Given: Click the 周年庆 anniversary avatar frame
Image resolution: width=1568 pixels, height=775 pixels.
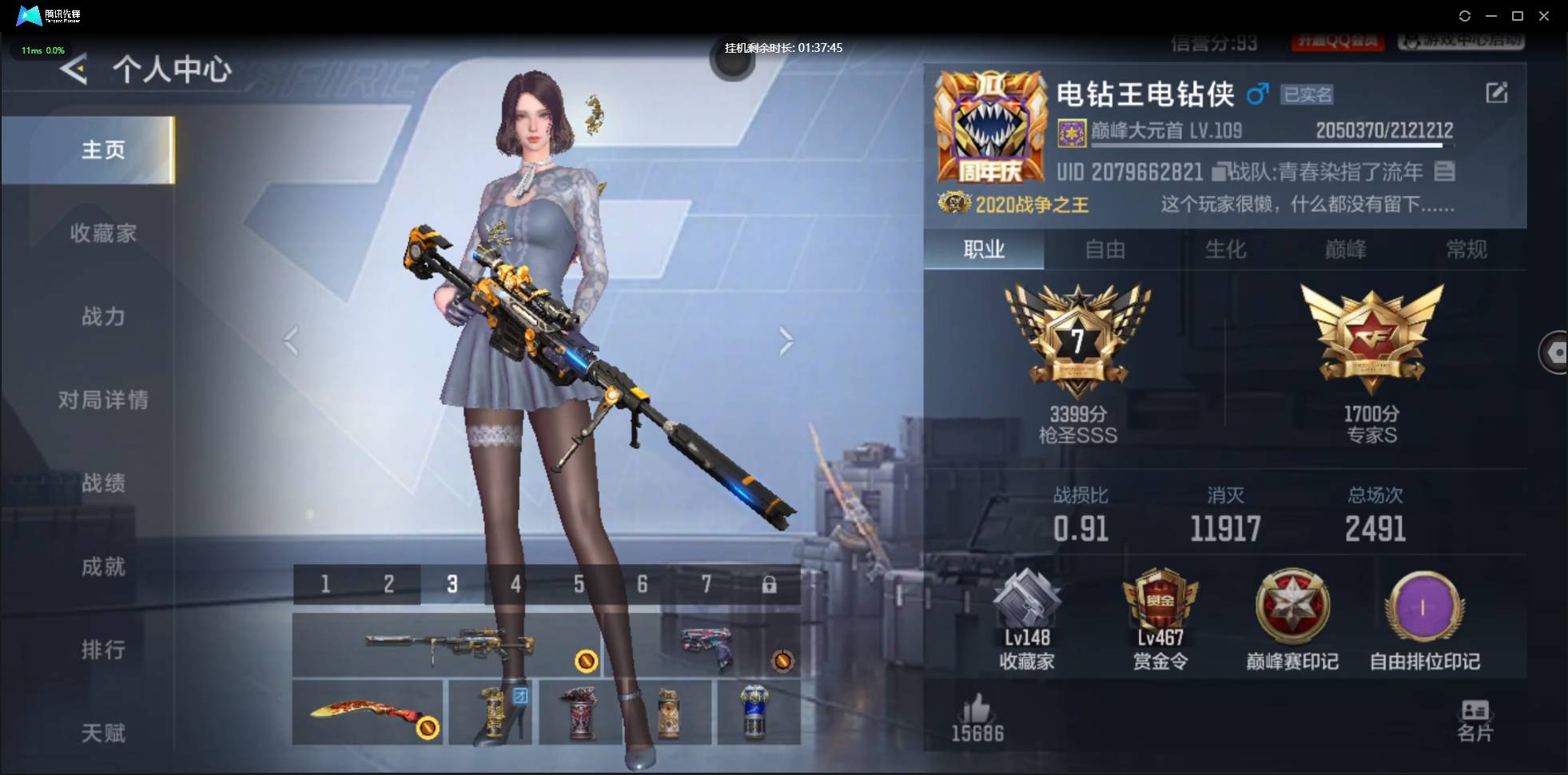Looking at the screenshot, I should pyautogui.click(x=993, y=128).
